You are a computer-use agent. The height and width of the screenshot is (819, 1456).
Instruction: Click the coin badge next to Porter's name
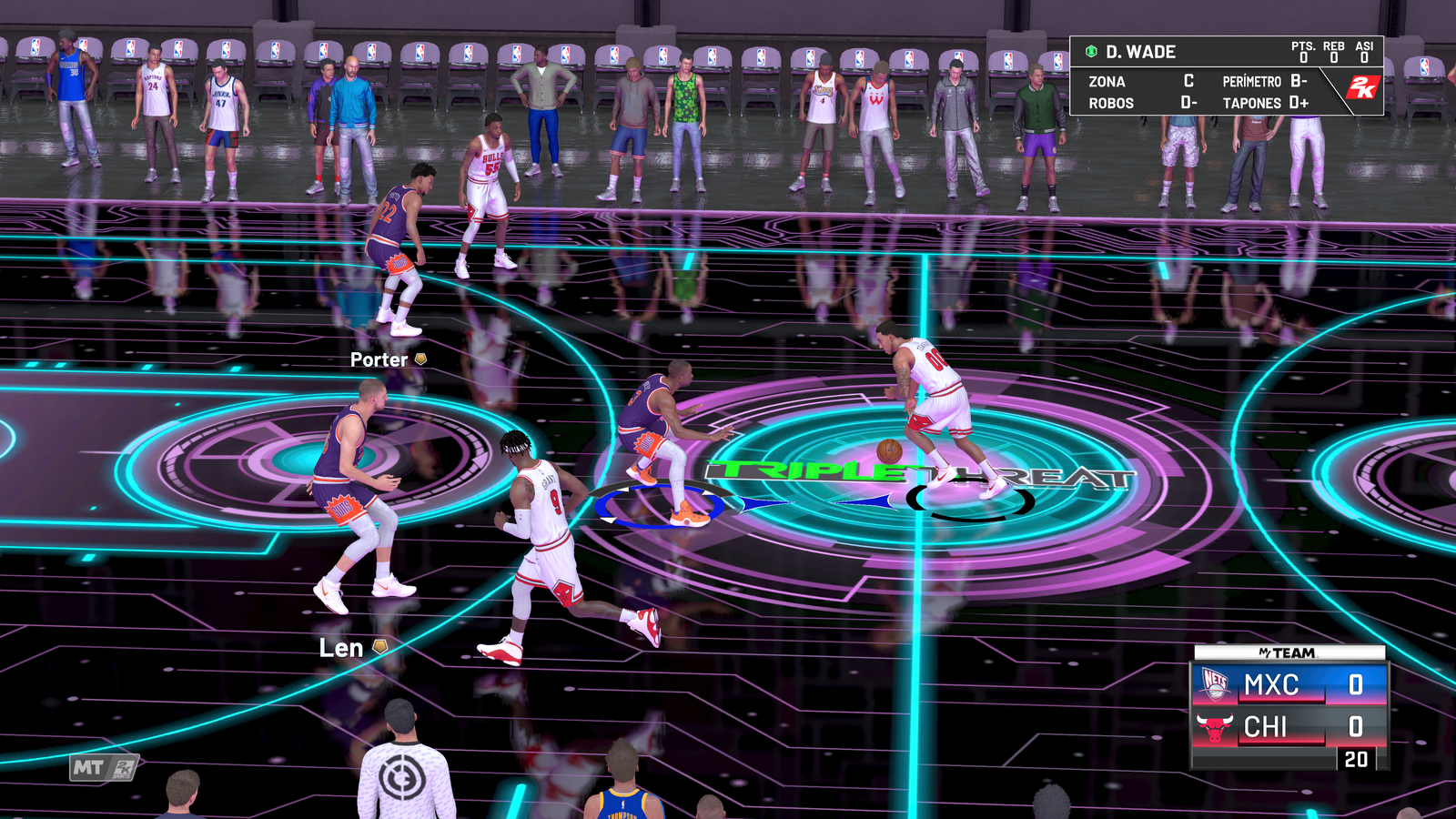419,360
